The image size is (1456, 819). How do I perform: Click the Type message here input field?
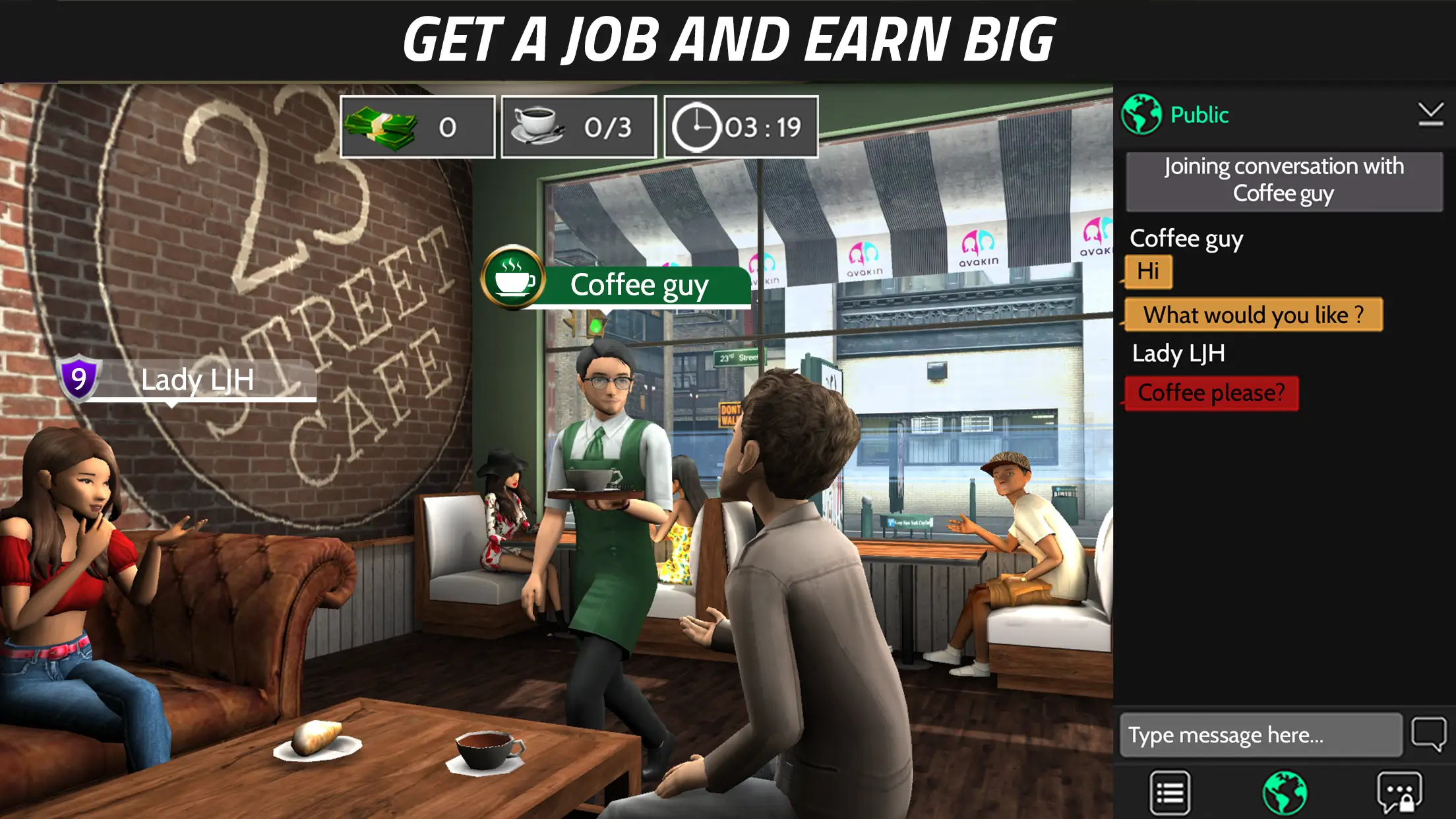click(x=1261, y=734)
